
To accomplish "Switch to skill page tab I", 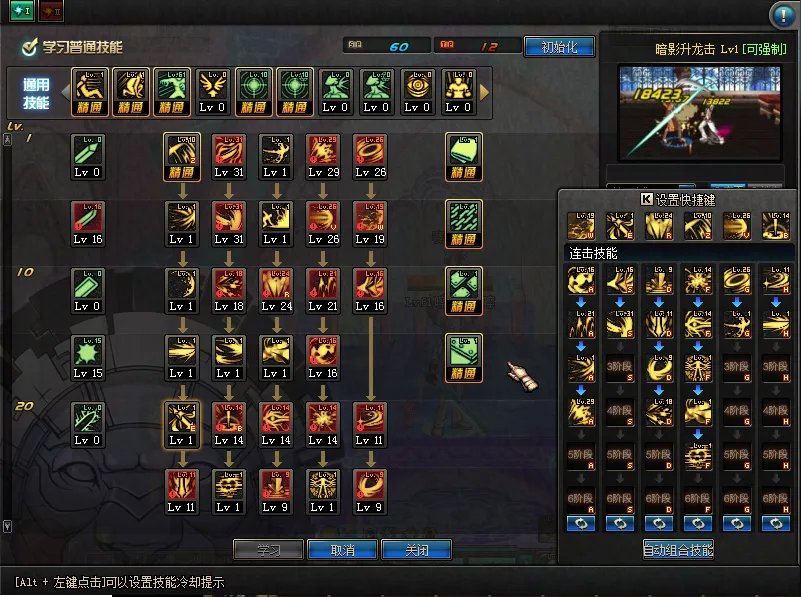I will point(22,11).
